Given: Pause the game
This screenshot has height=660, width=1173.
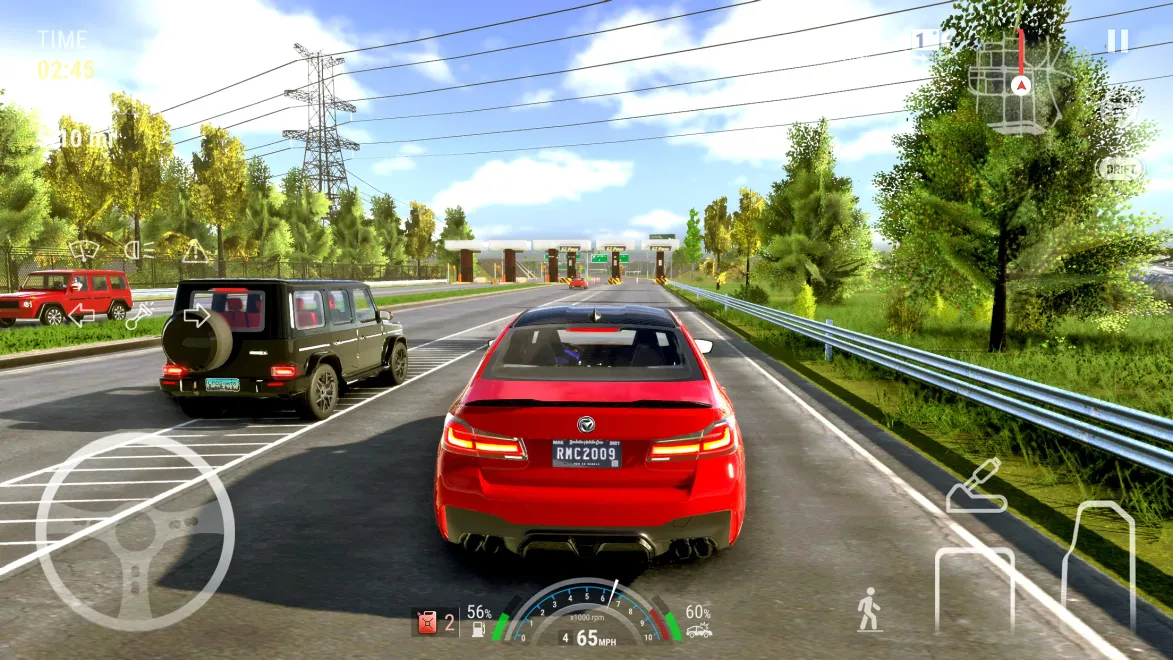Looking at the screenshot, I should (1117, 41).
